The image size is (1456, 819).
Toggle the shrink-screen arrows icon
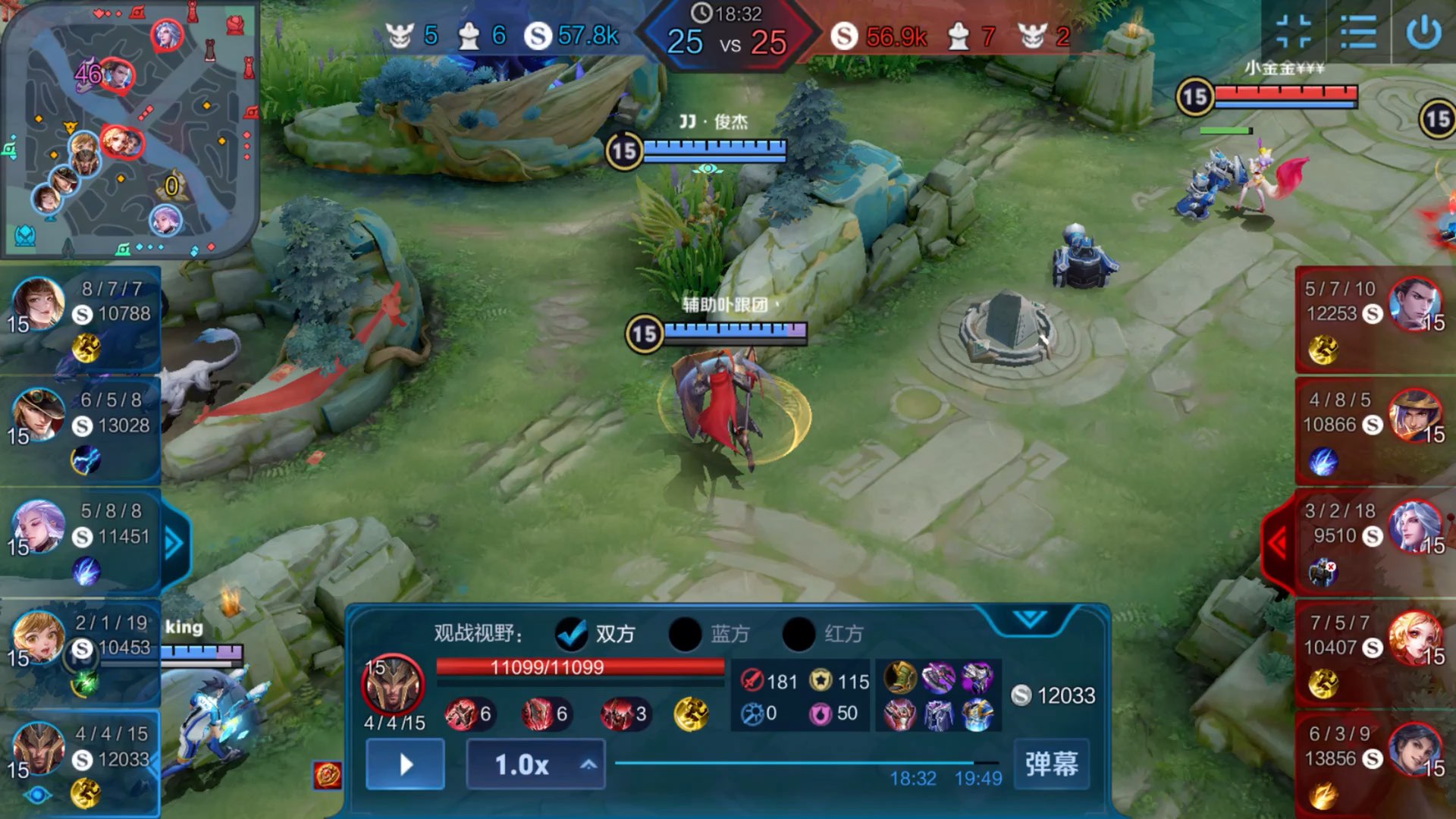click(x=1294, y=32)
